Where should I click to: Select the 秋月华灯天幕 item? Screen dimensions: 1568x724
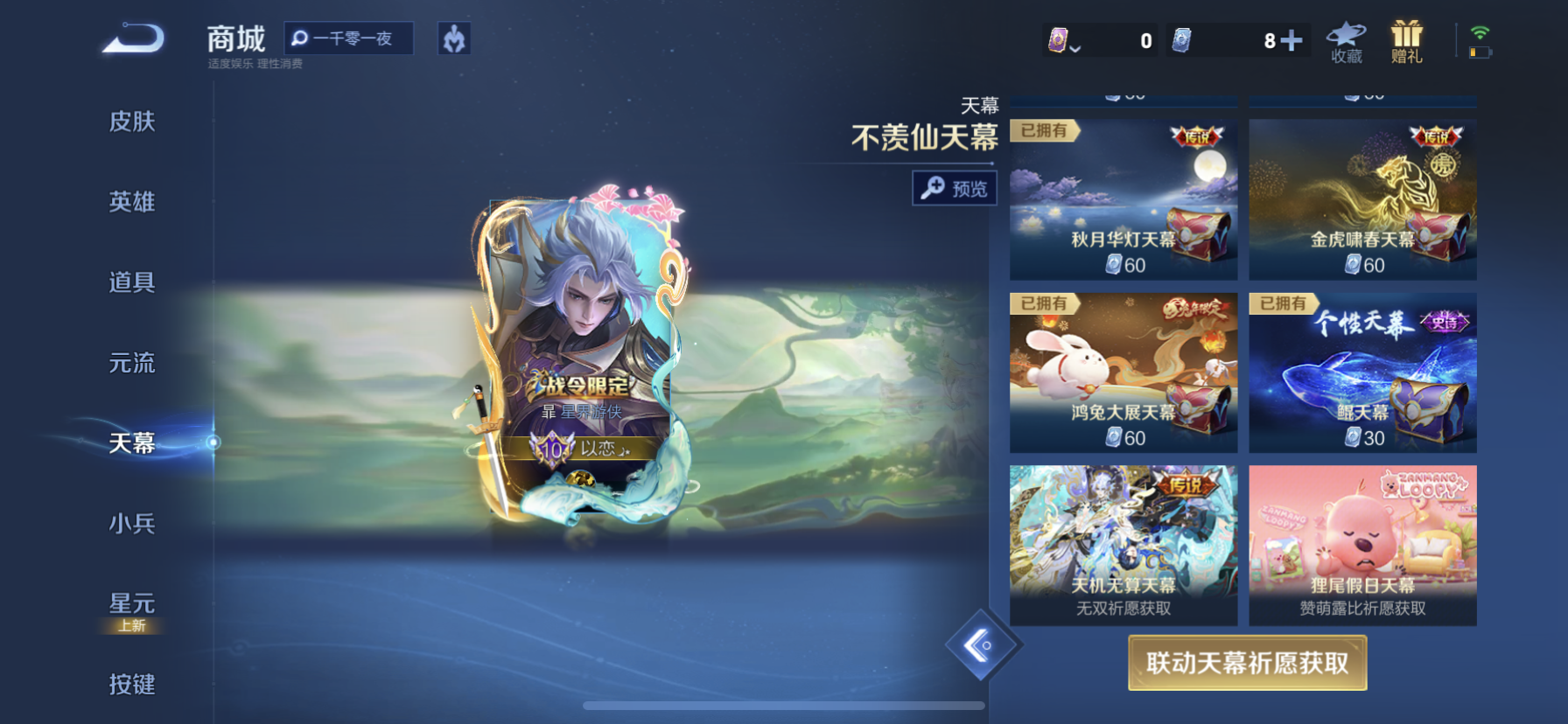tap(1123, 200)
